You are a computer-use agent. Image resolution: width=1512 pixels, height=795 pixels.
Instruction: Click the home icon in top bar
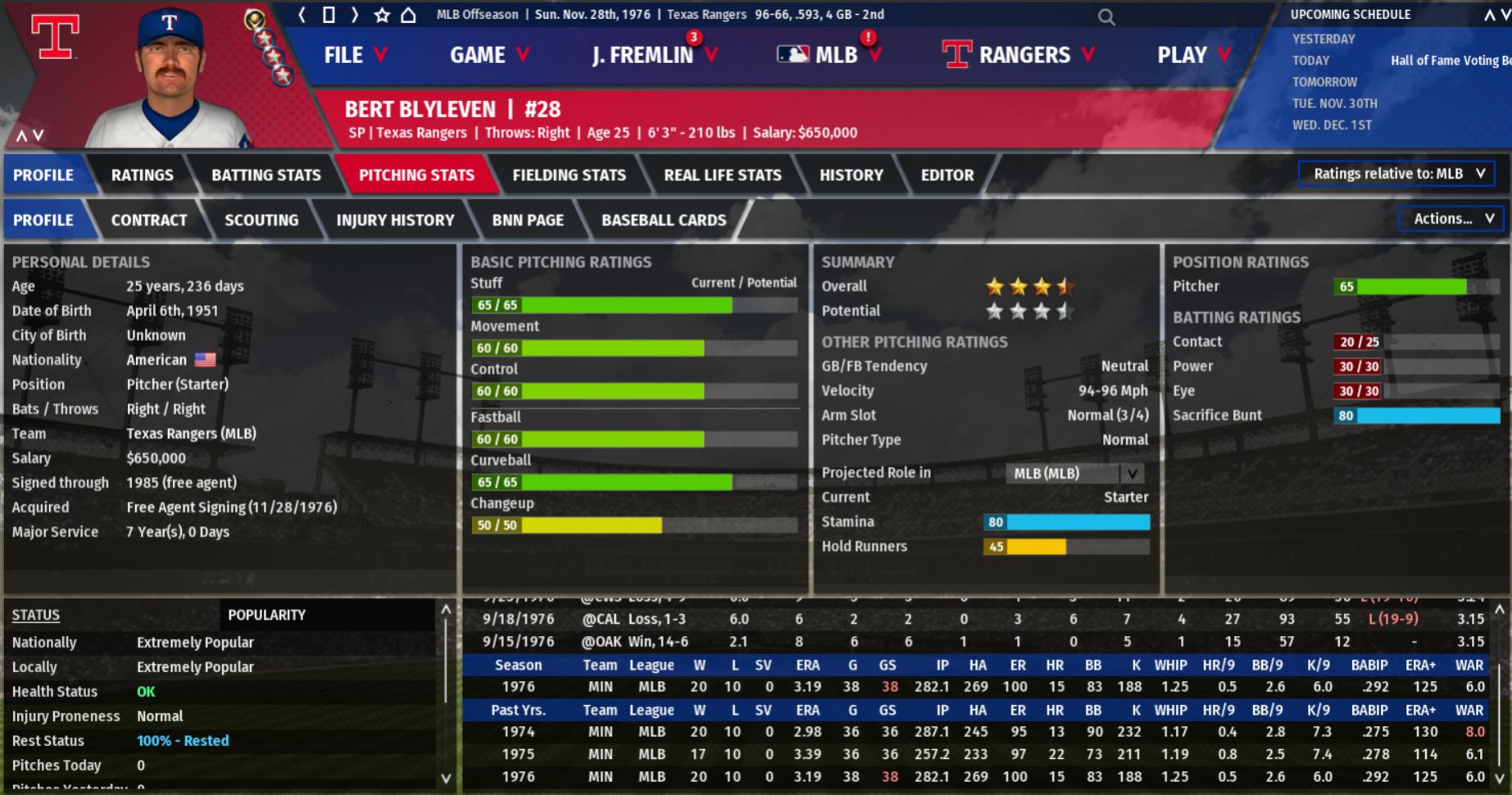click(408, 15)
